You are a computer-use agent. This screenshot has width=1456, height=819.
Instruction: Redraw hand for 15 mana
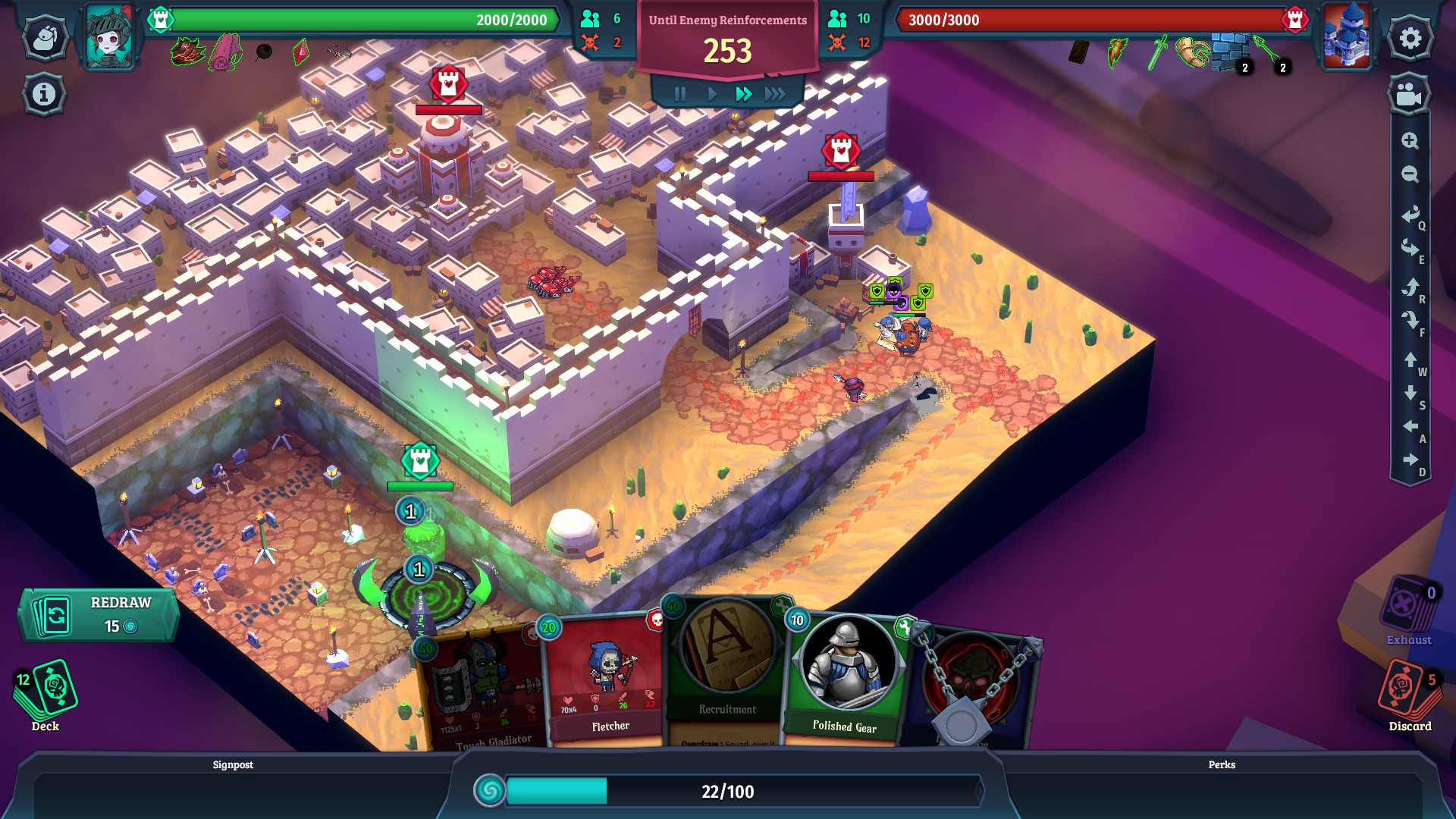coord(99,614)
